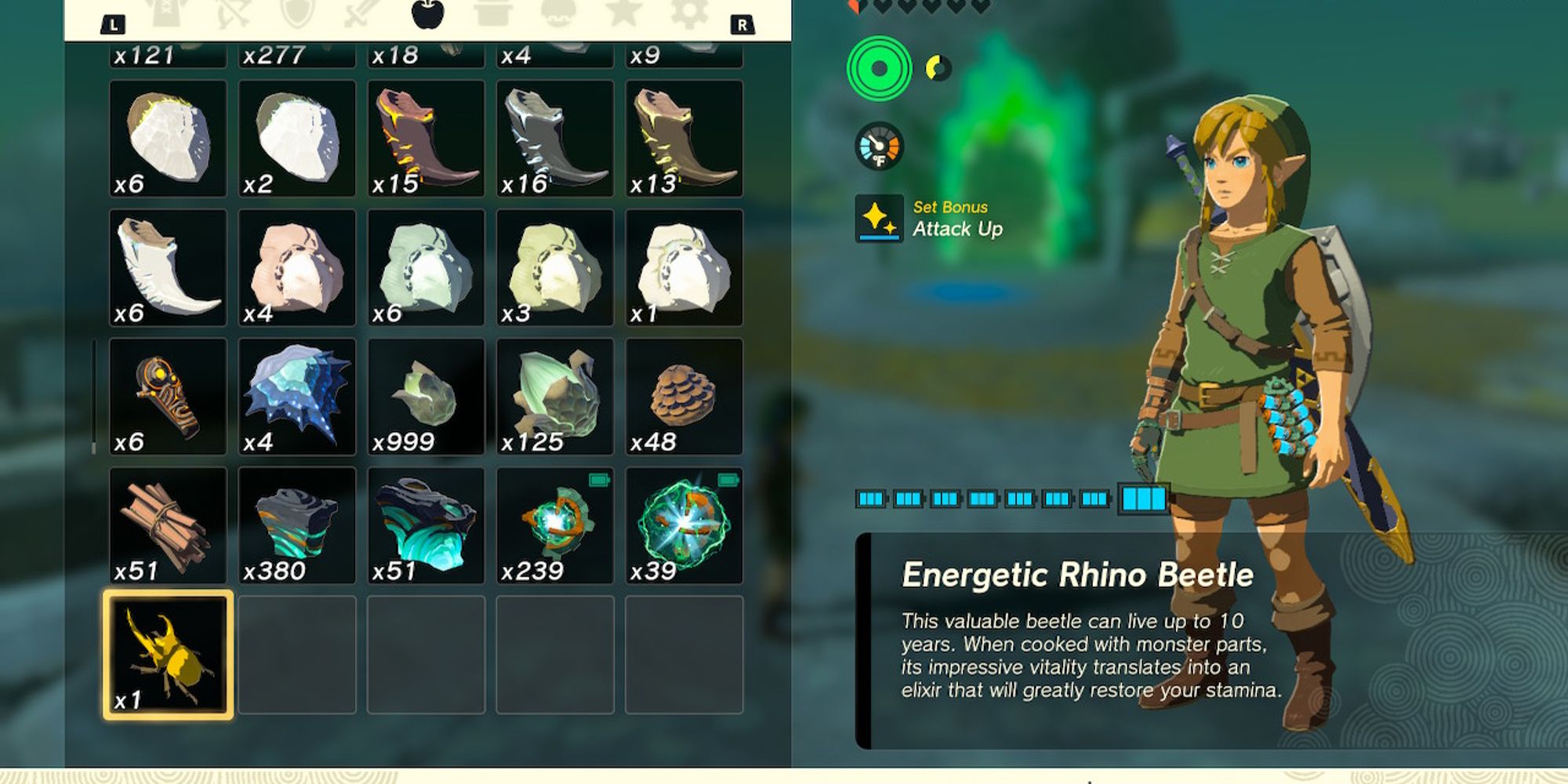The image size is (1568, 784).
Task: Click the Attack Up set bonus icon
Action: [878, 219]
